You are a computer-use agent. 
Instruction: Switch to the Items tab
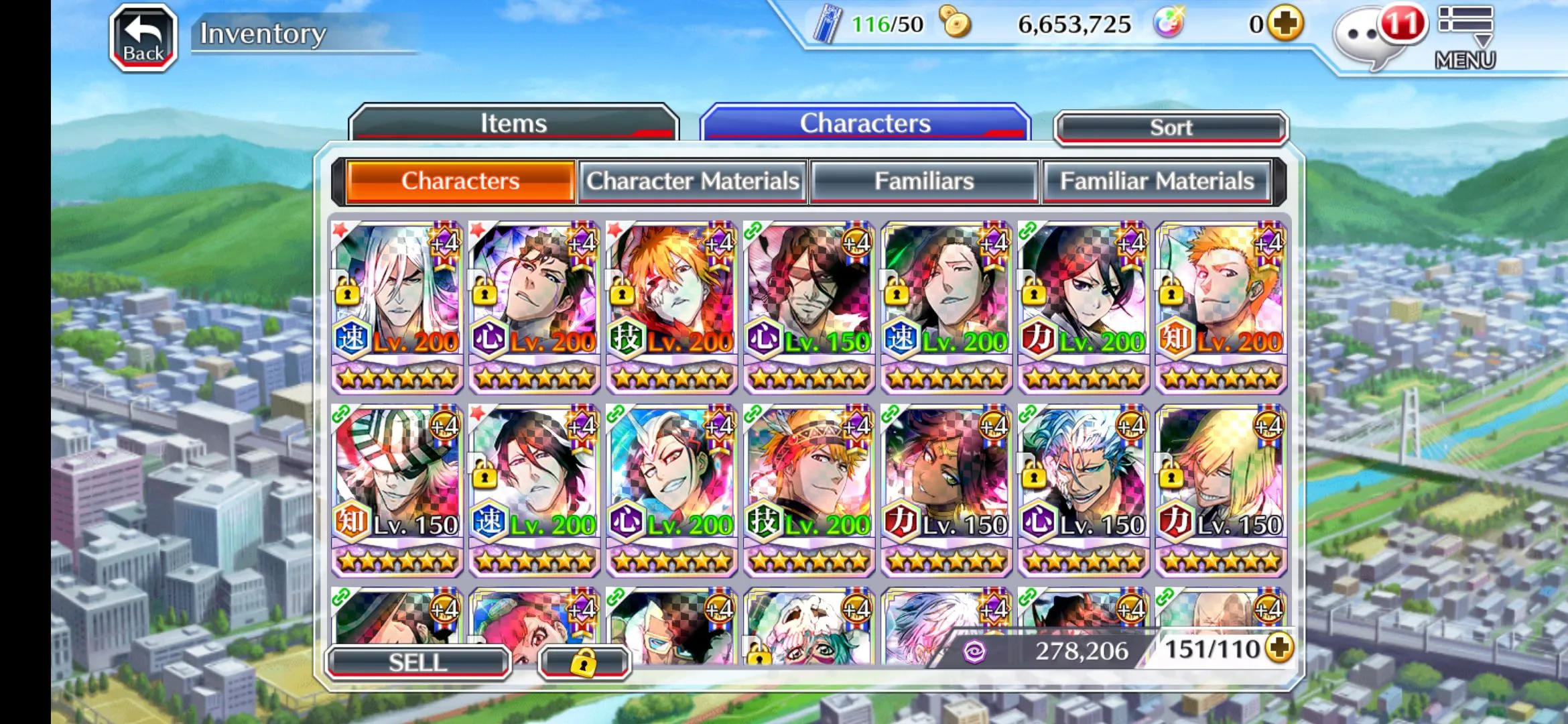click(513, 123)
